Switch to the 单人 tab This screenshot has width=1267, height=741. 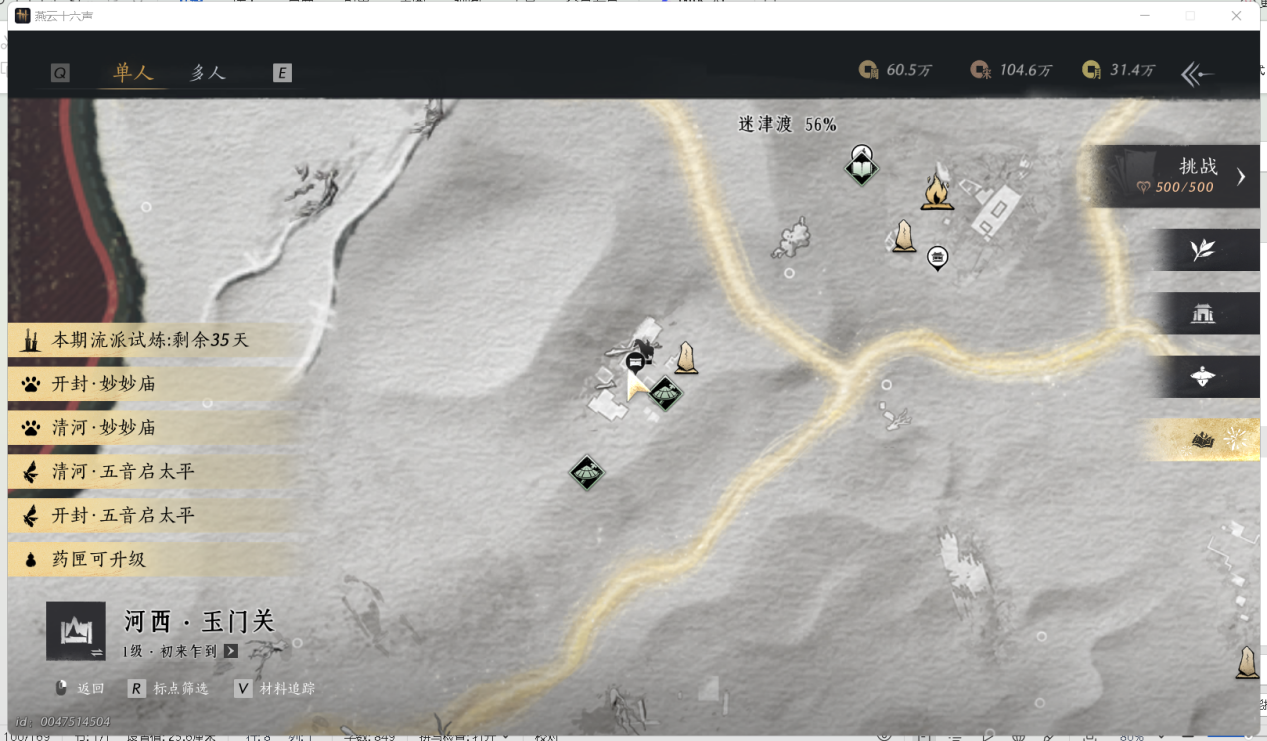pyautogui.click(x=133, y=73)
